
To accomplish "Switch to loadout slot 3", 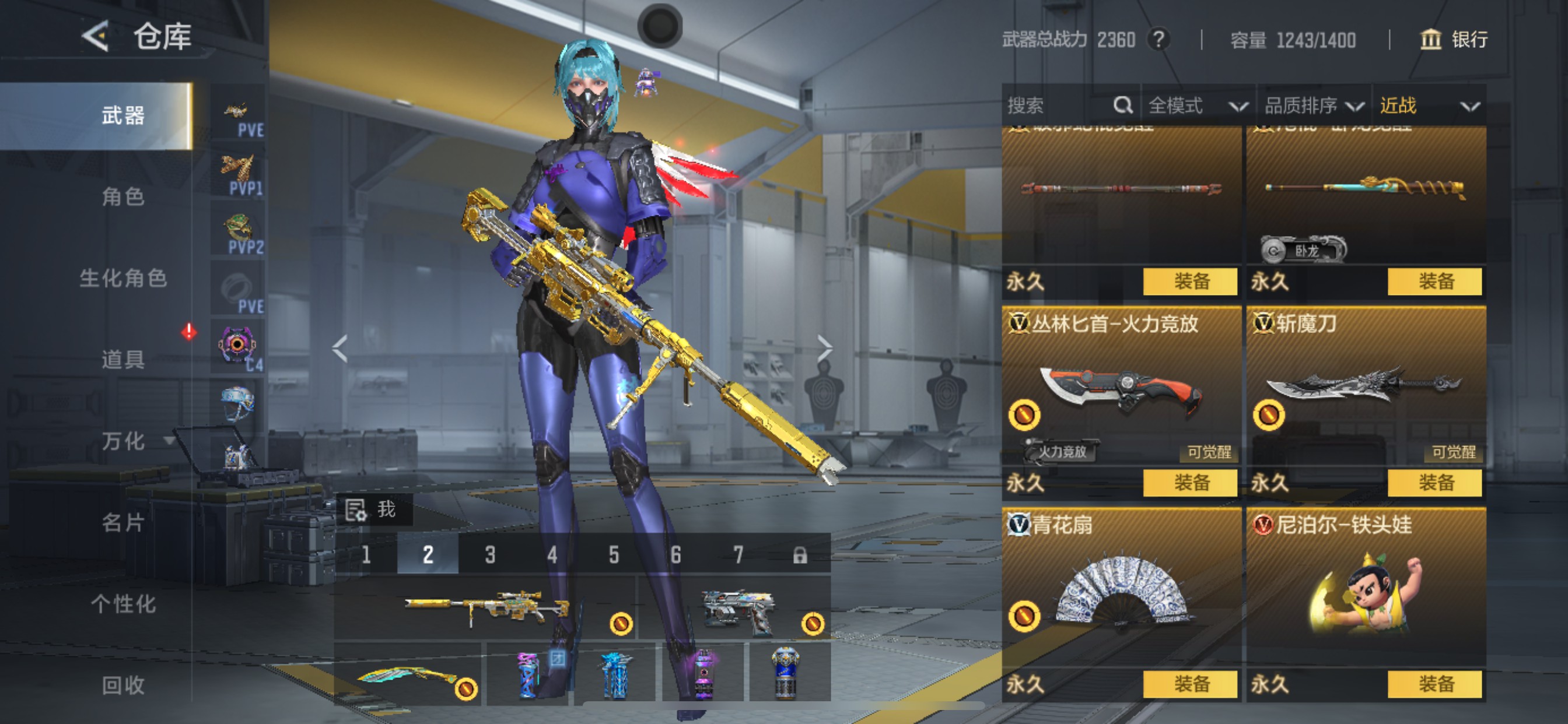I will (490, 555).
